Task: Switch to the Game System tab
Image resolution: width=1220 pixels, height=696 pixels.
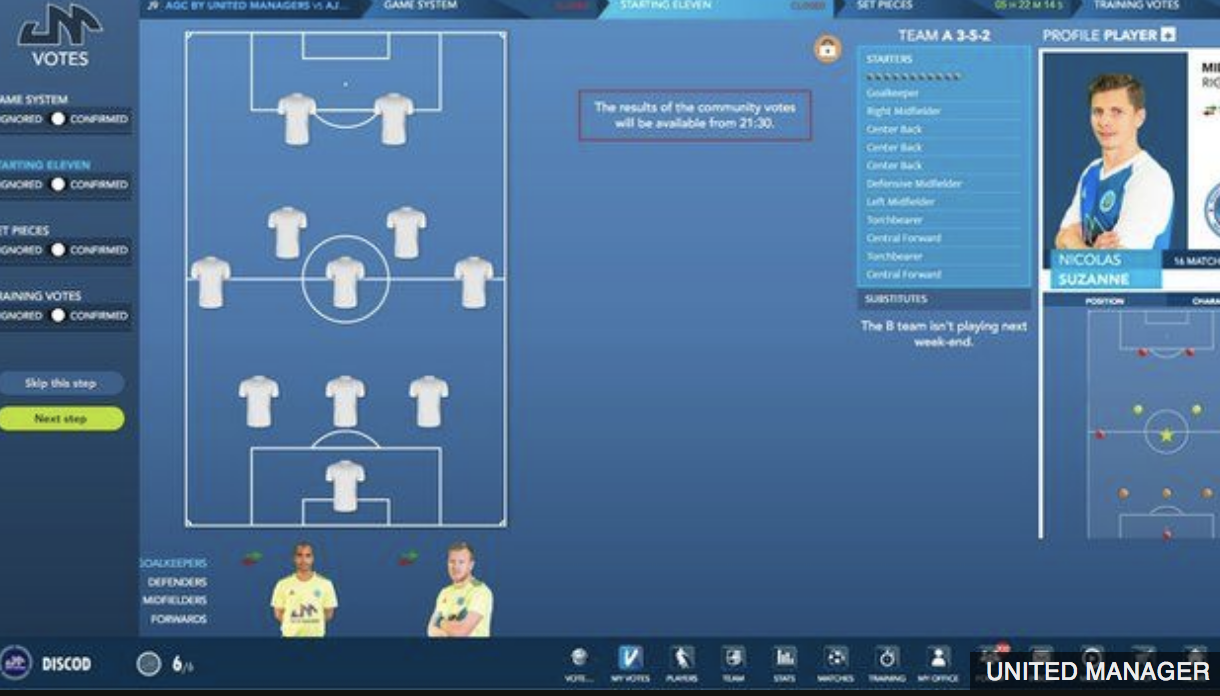Action: click(421, 6)
